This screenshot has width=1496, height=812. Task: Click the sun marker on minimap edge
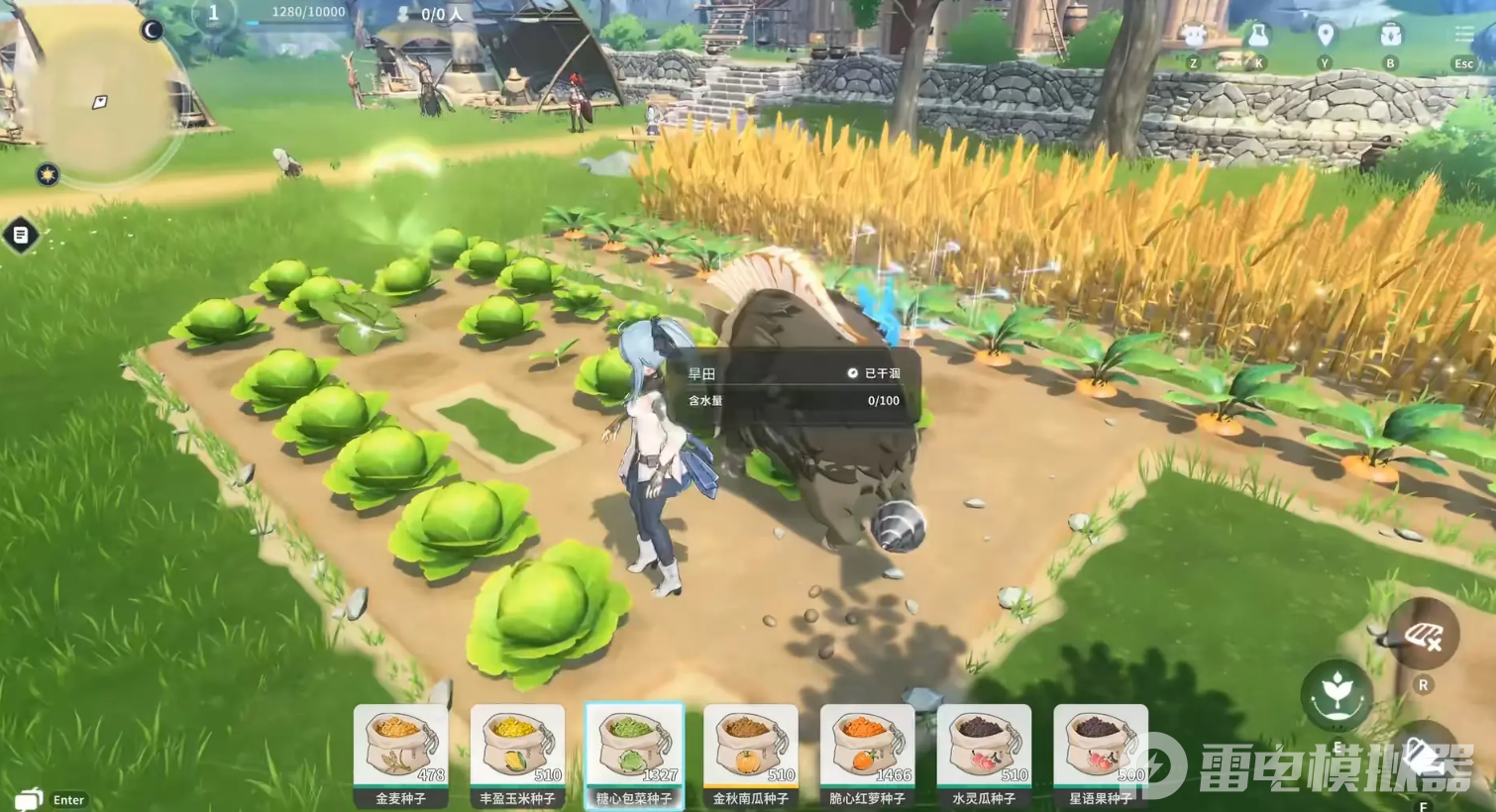pyautogui.click(x=47, y=175)
